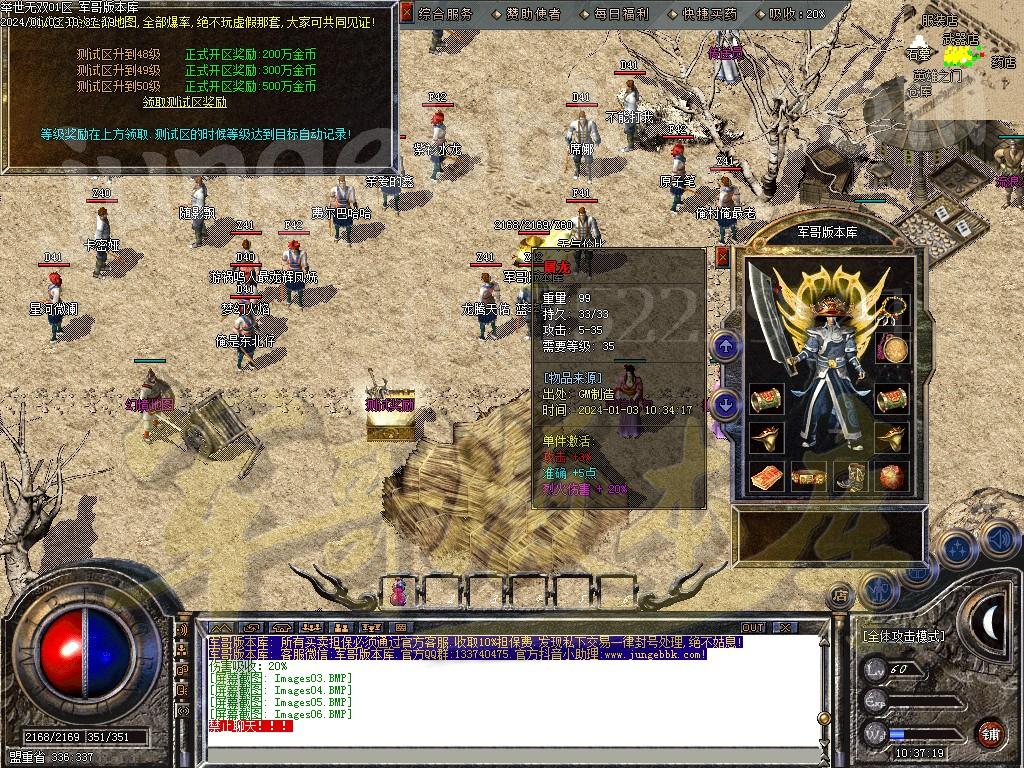Open the shop with 店 button
This screenshot has height=768, width=1024.
pyautogui.click(x=840, y=596)
